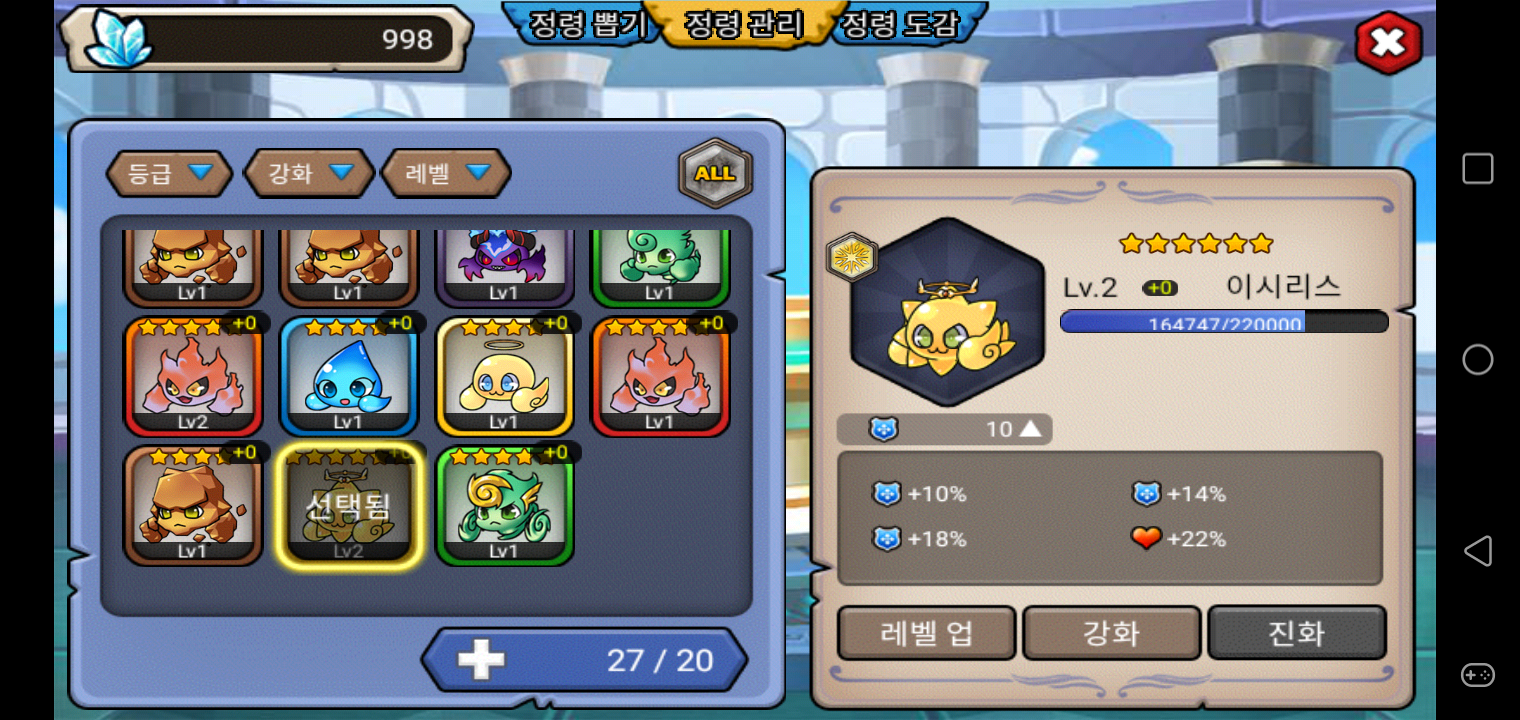Open the 강화 sort dropdown

coord(309,173)
